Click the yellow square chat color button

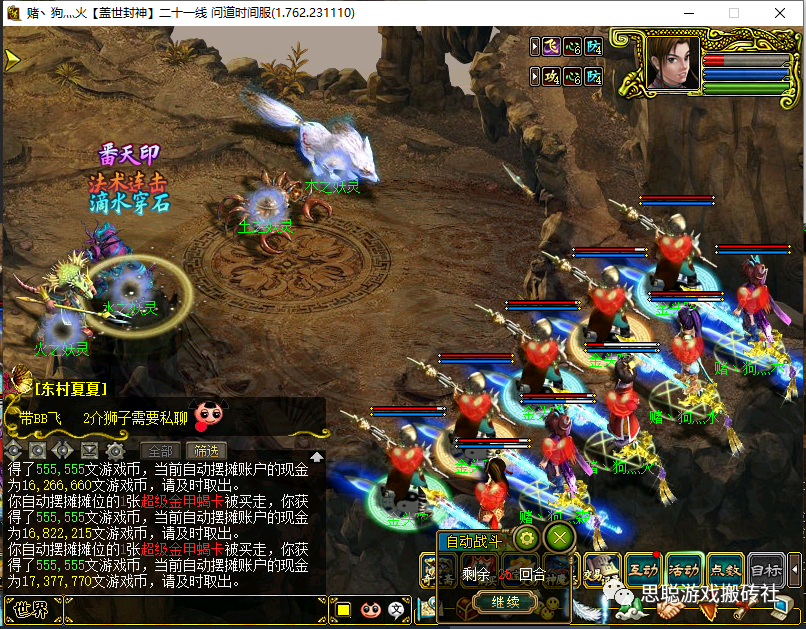pos(343,608)
